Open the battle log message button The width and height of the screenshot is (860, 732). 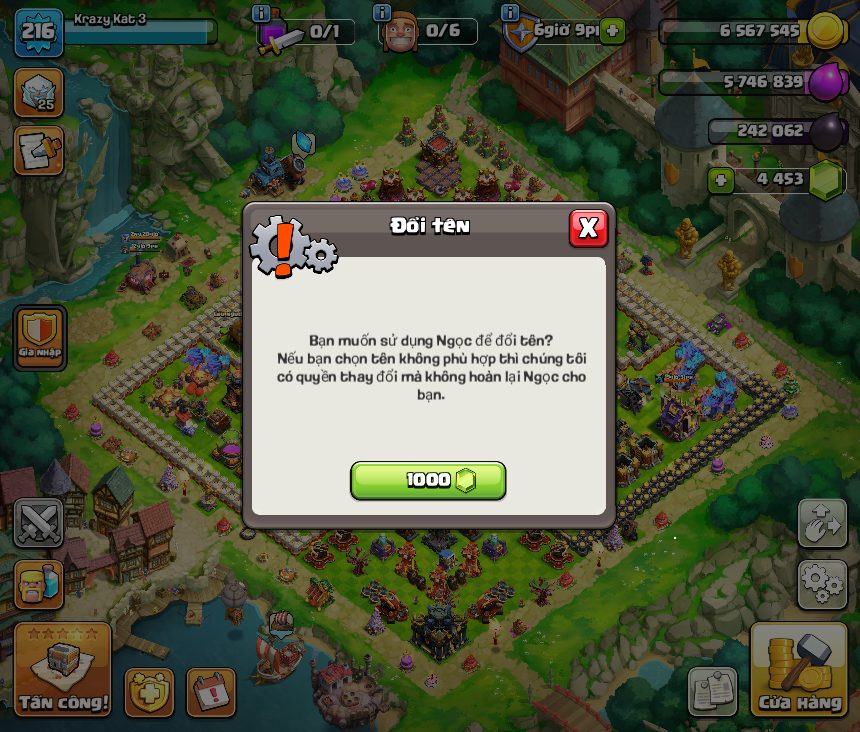pyautogui.click(x=39, y=150)
